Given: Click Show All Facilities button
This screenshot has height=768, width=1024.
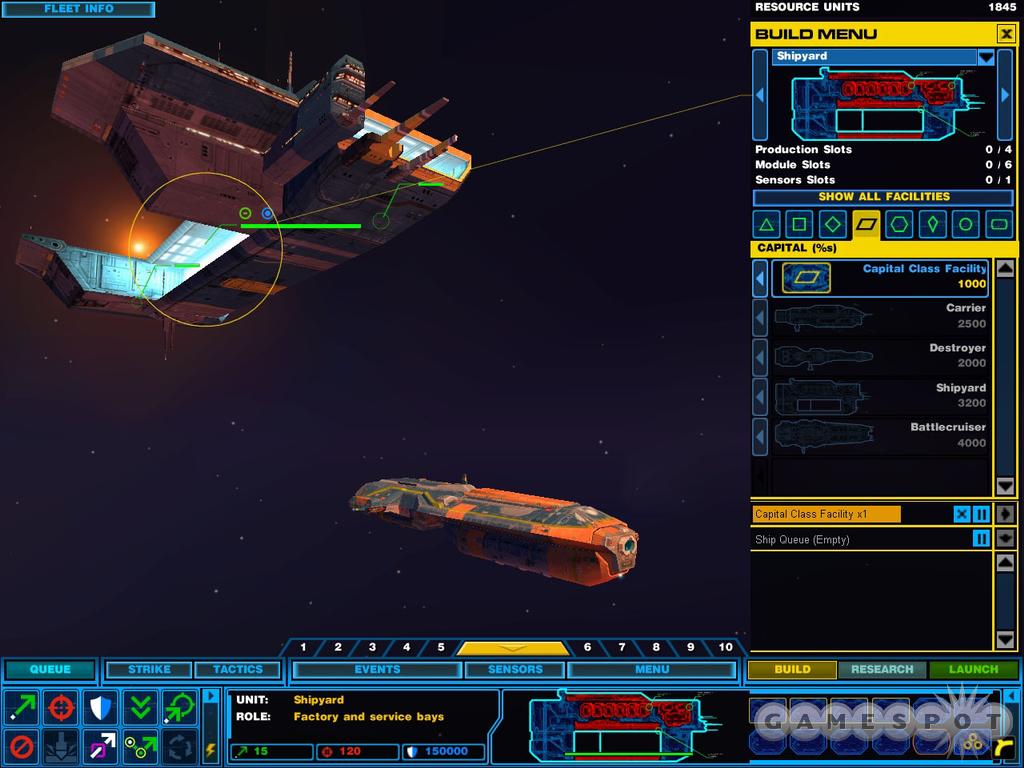Looking at the screenshot, I should click(x=883, y=197).
